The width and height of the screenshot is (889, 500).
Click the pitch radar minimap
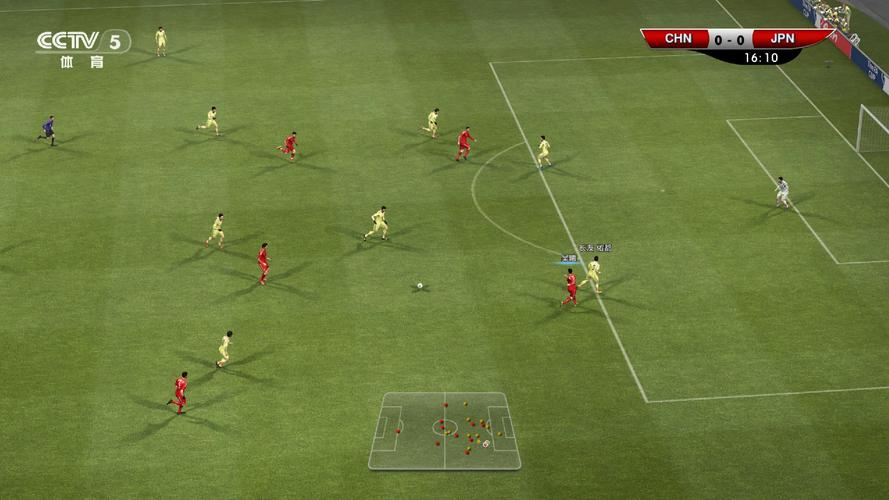(x=444, y=430)
